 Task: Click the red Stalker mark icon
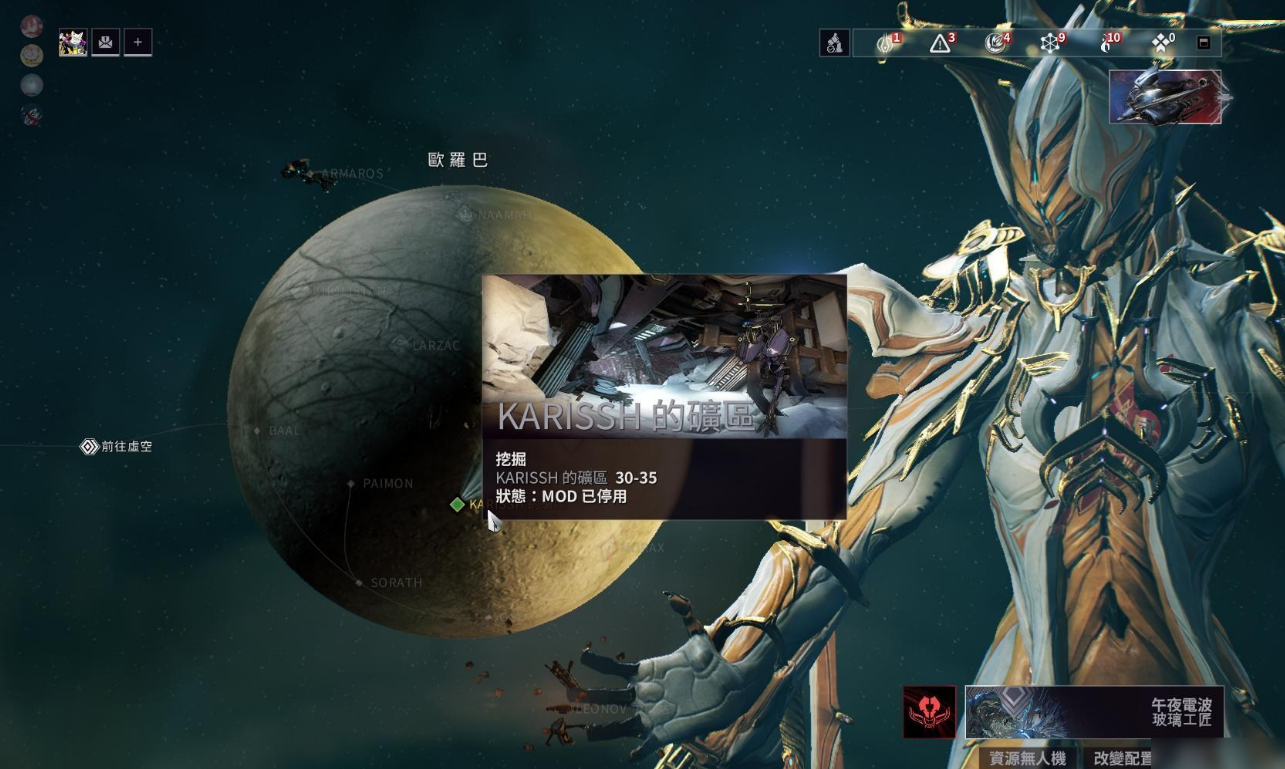click(x=929, y=712)
